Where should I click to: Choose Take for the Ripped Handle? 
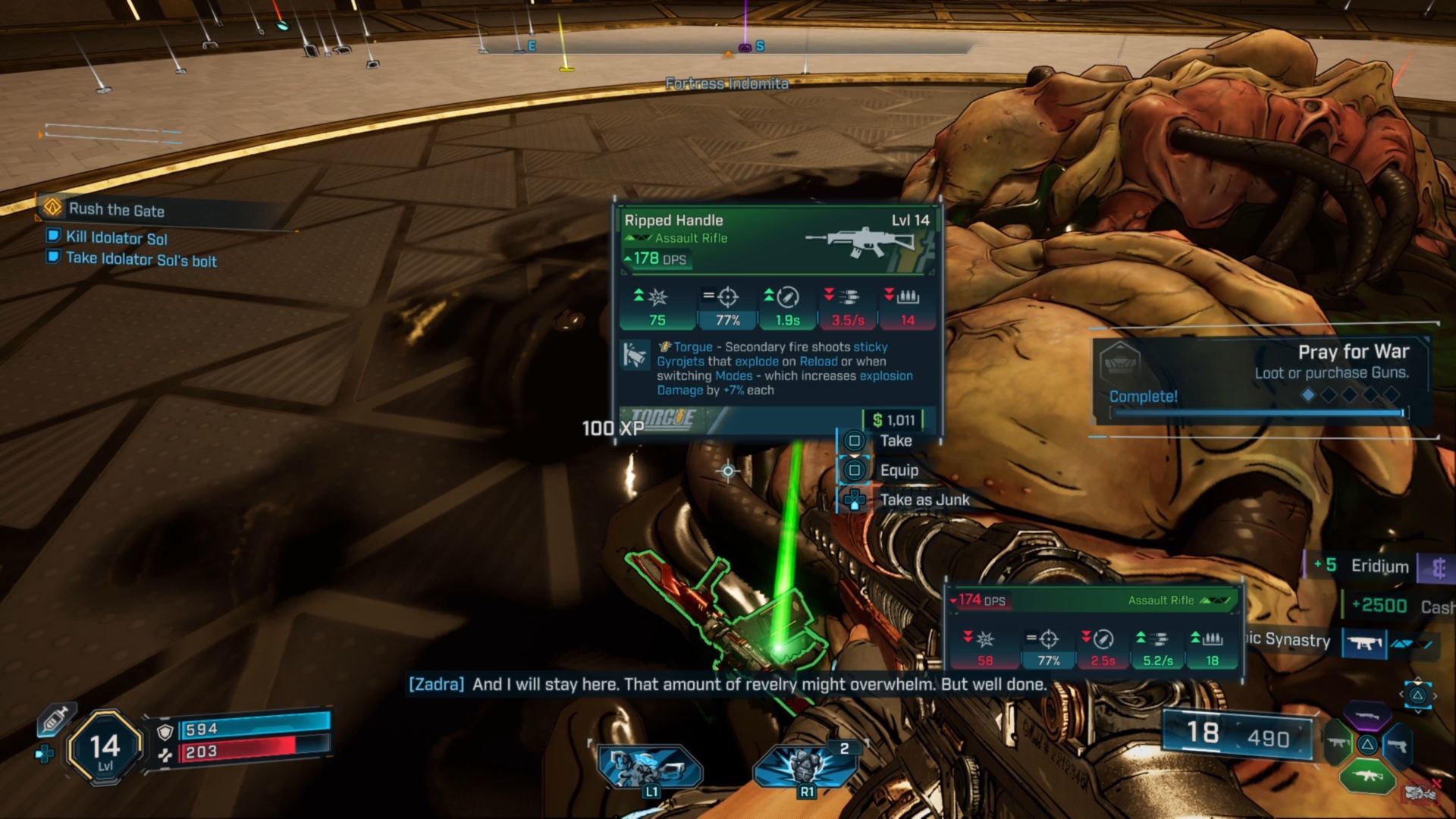coord(895,441)
